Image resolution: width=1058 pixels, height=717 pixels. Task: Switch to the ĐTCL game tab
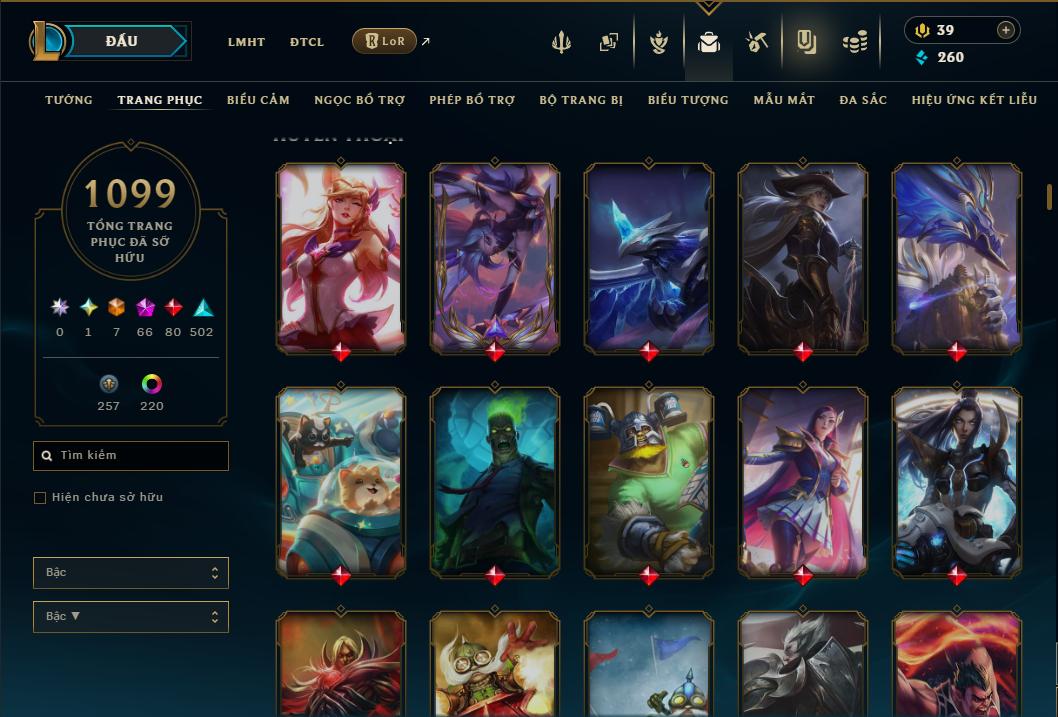(307, 42)
